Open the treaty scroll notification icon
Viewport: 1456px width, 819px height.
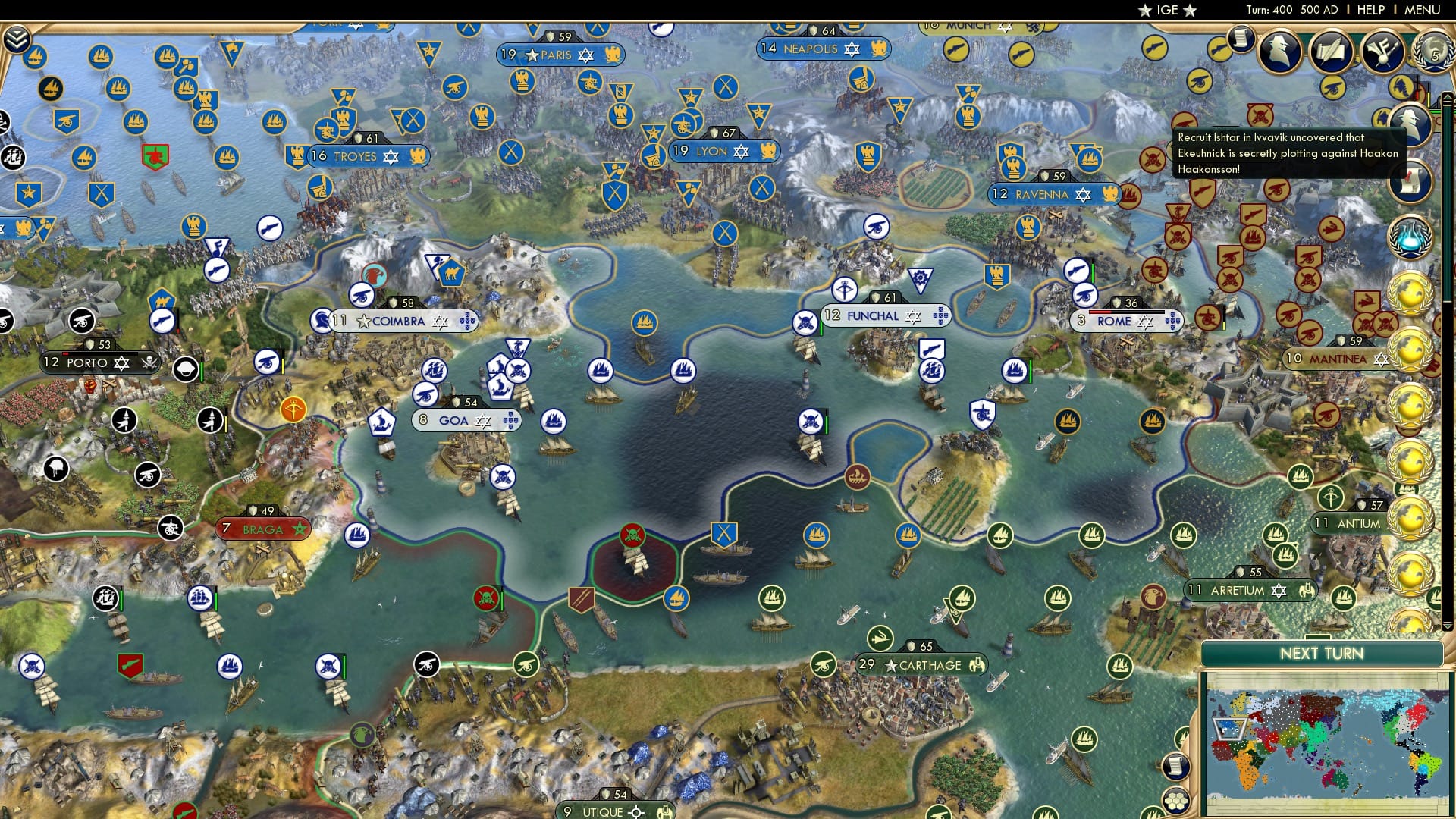coord(1410,179)
